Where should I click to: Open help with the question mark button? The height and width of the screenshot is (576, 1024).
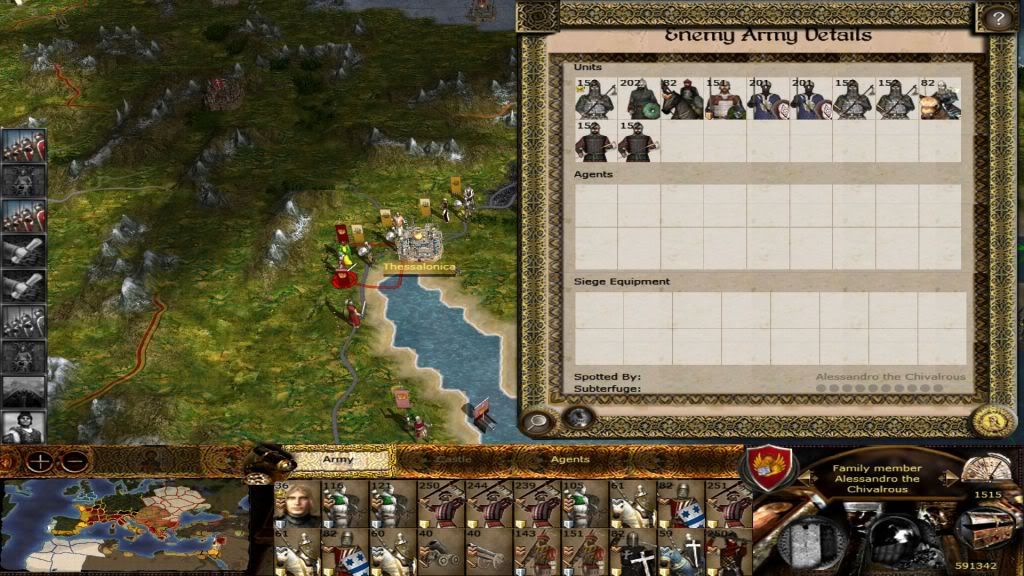[x=996, y=17]
